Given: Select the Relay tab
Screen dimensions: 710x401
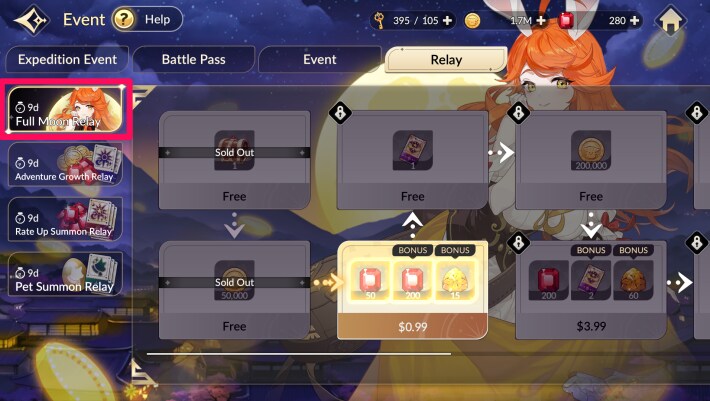Looking at the screenshot, I should click(446, 60).
